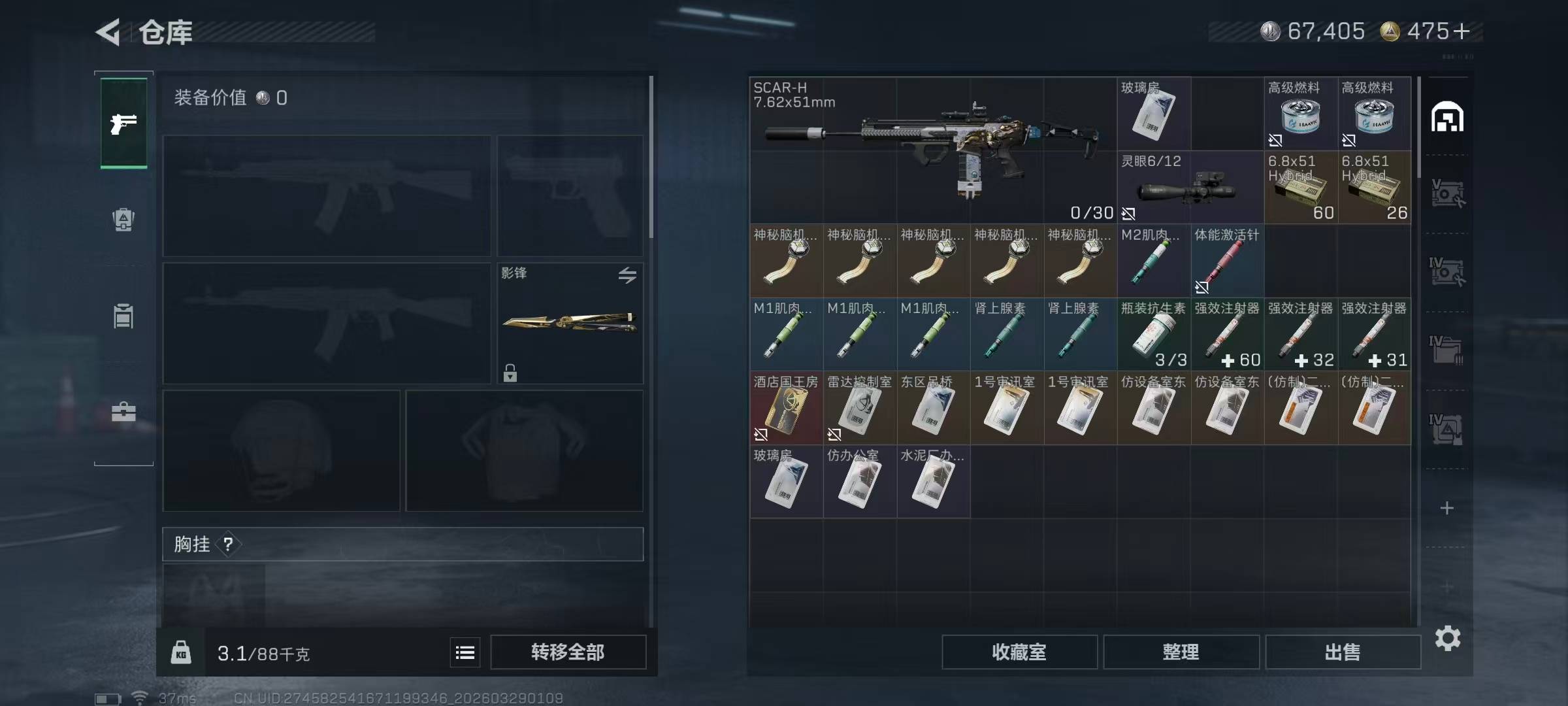This screenshot has height=706, width=1568.
Task: Open the 收藏室 collection room
Action: 1019,652
